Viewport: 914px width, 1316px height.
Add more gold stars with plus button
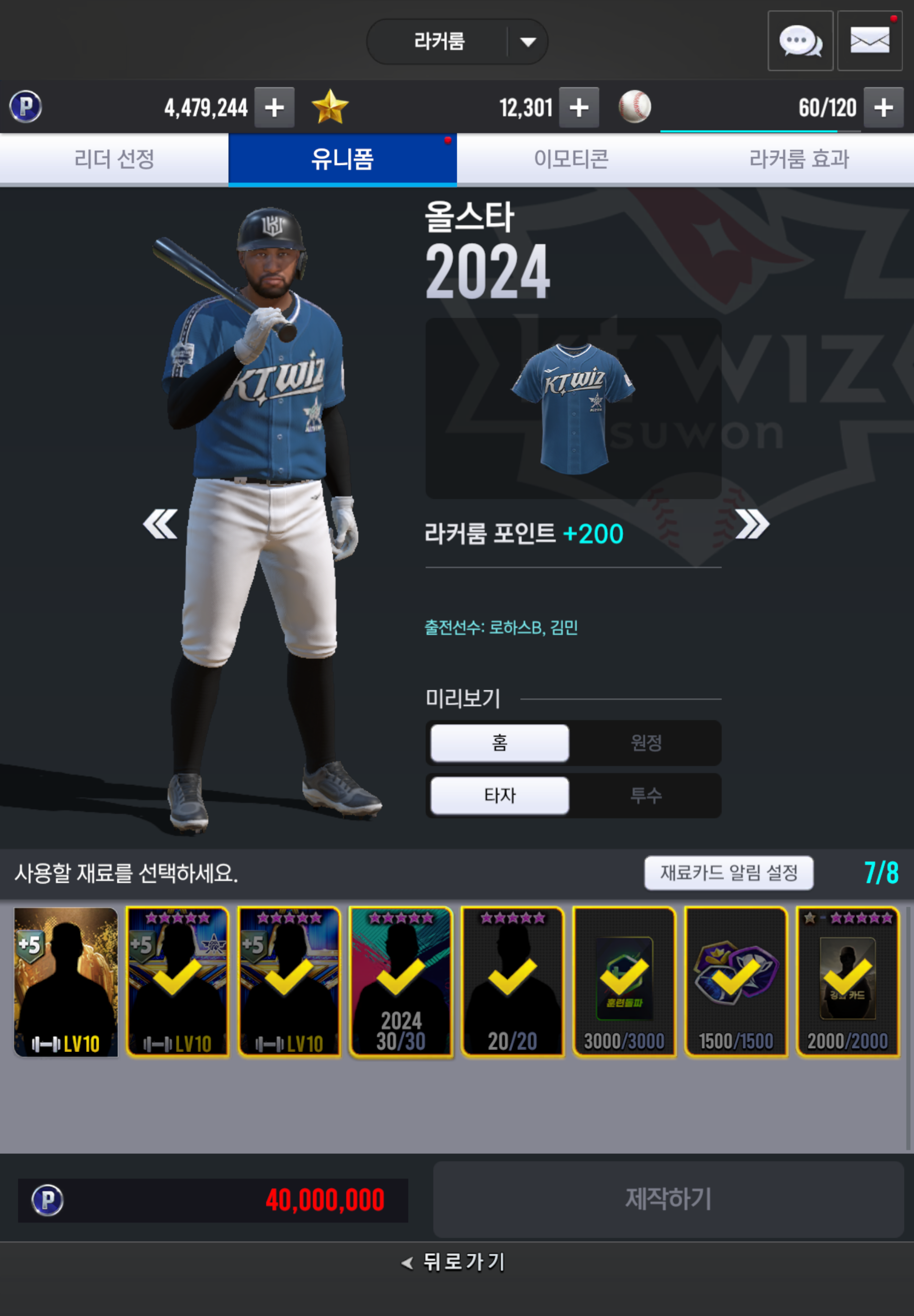[x=579, y=108]
